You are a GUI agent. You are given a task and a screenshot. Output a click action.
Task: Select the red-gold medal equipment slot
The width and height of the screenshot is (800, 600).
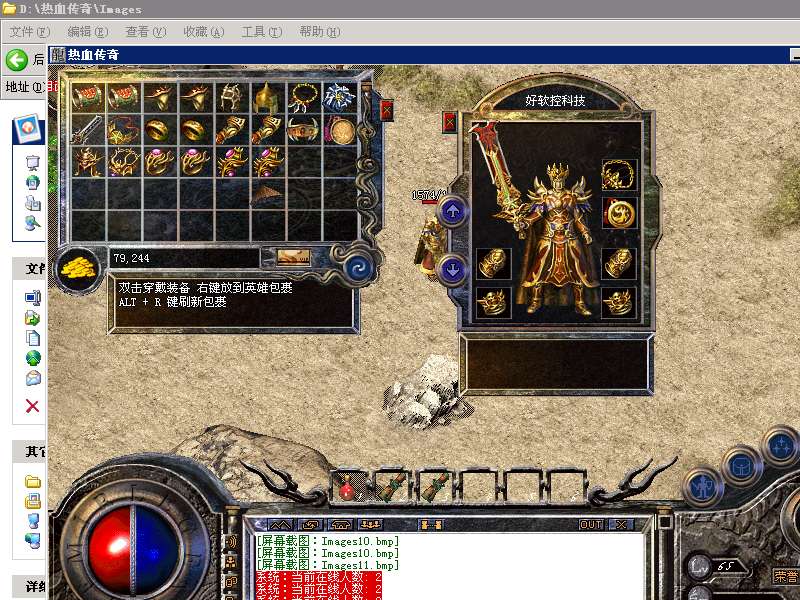click(x=619, y=212)
